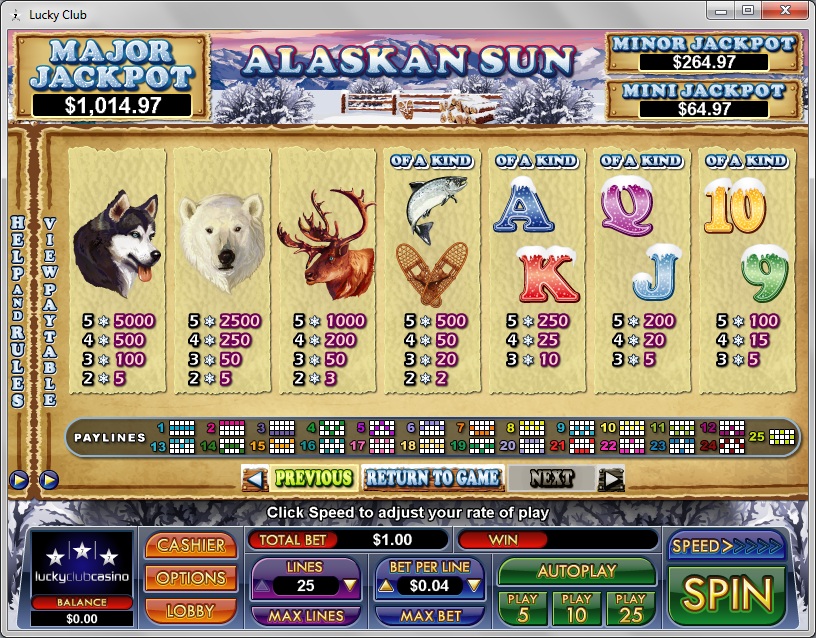Start Autoplay

(577, 572)
